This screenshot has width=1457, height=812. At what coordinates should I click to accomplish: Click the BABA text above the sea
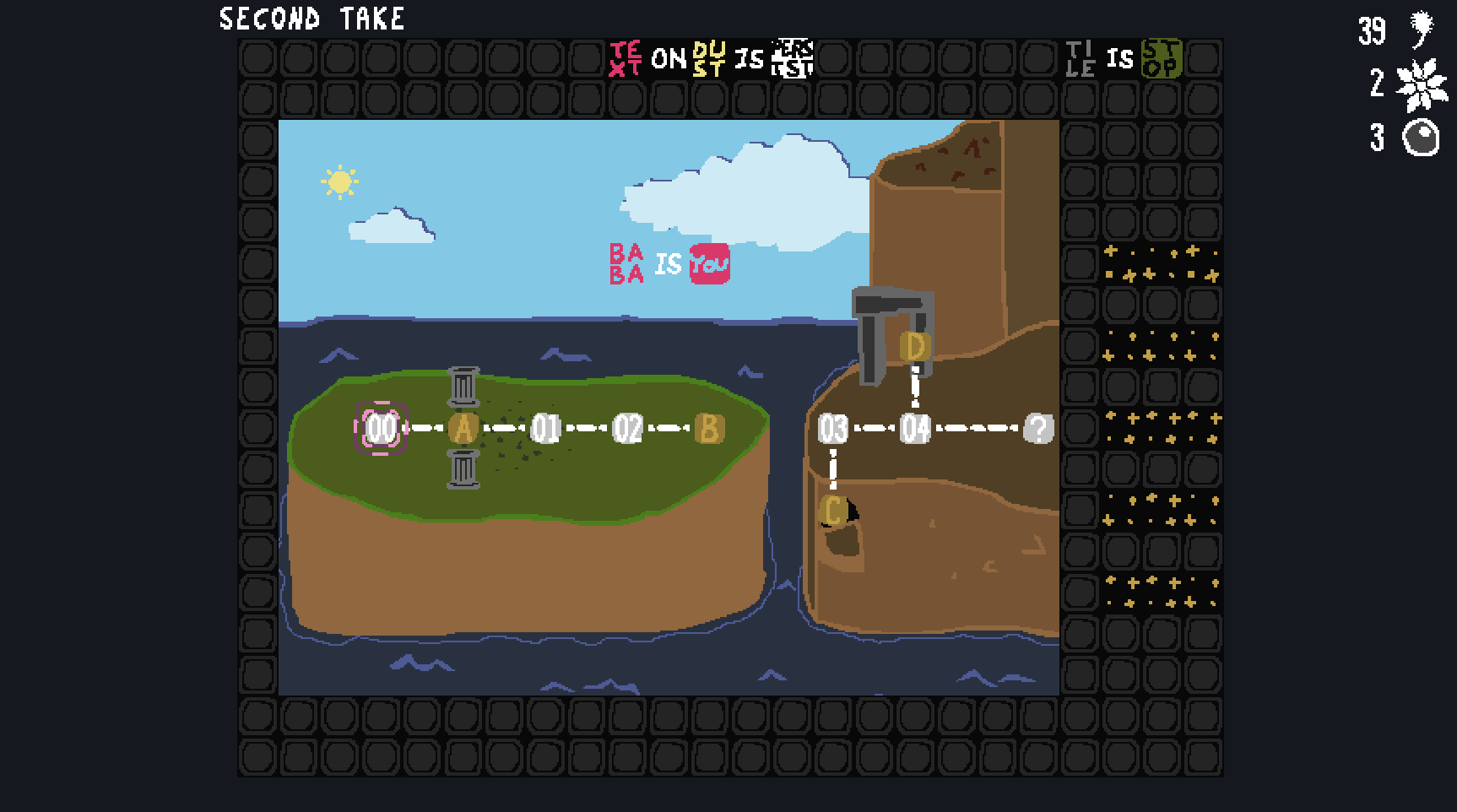click(x=626, y=265)
